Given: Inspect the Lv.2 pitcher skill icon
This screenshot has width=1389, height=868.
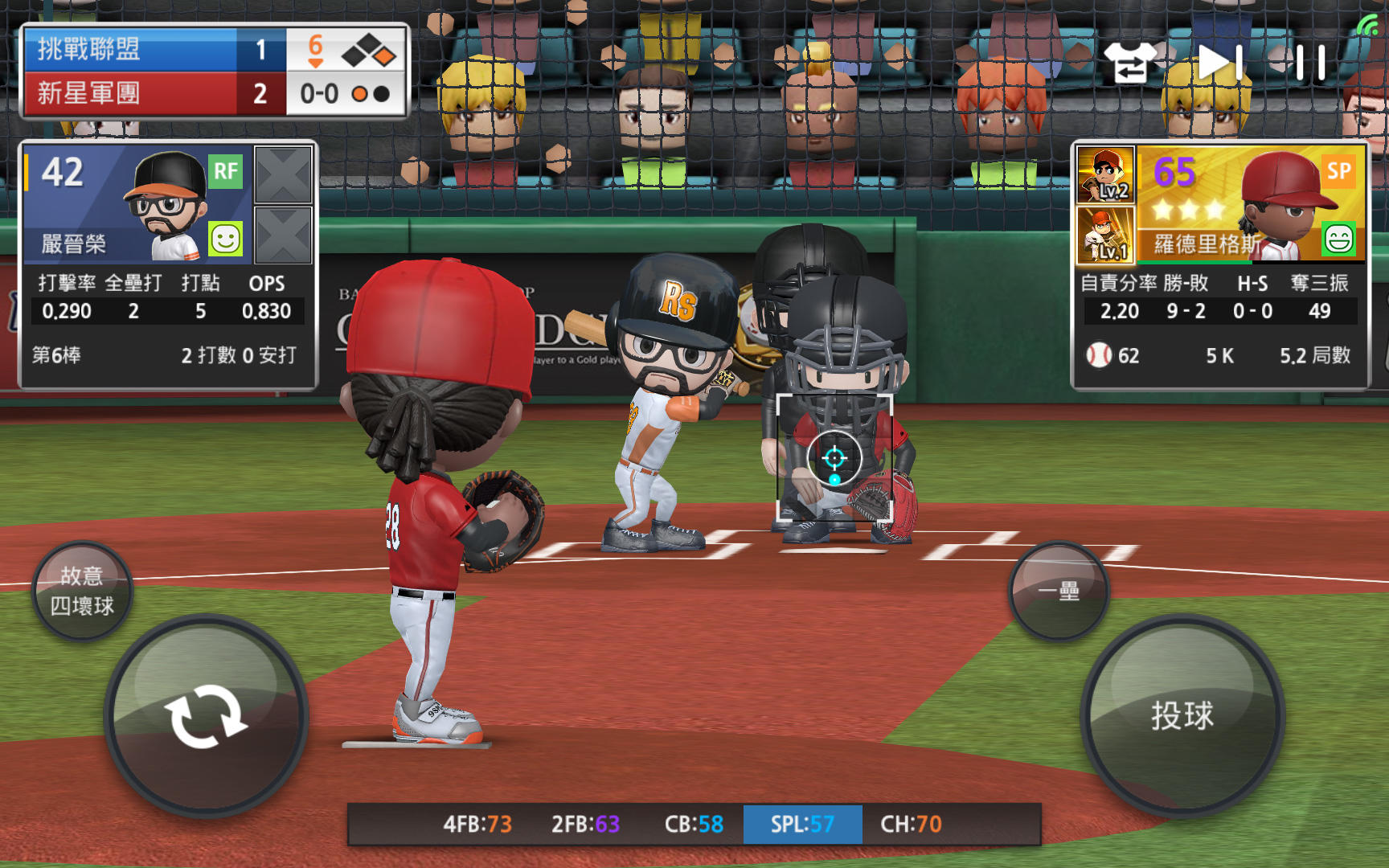Looking at the screenshot, I should click(1105, 174).
